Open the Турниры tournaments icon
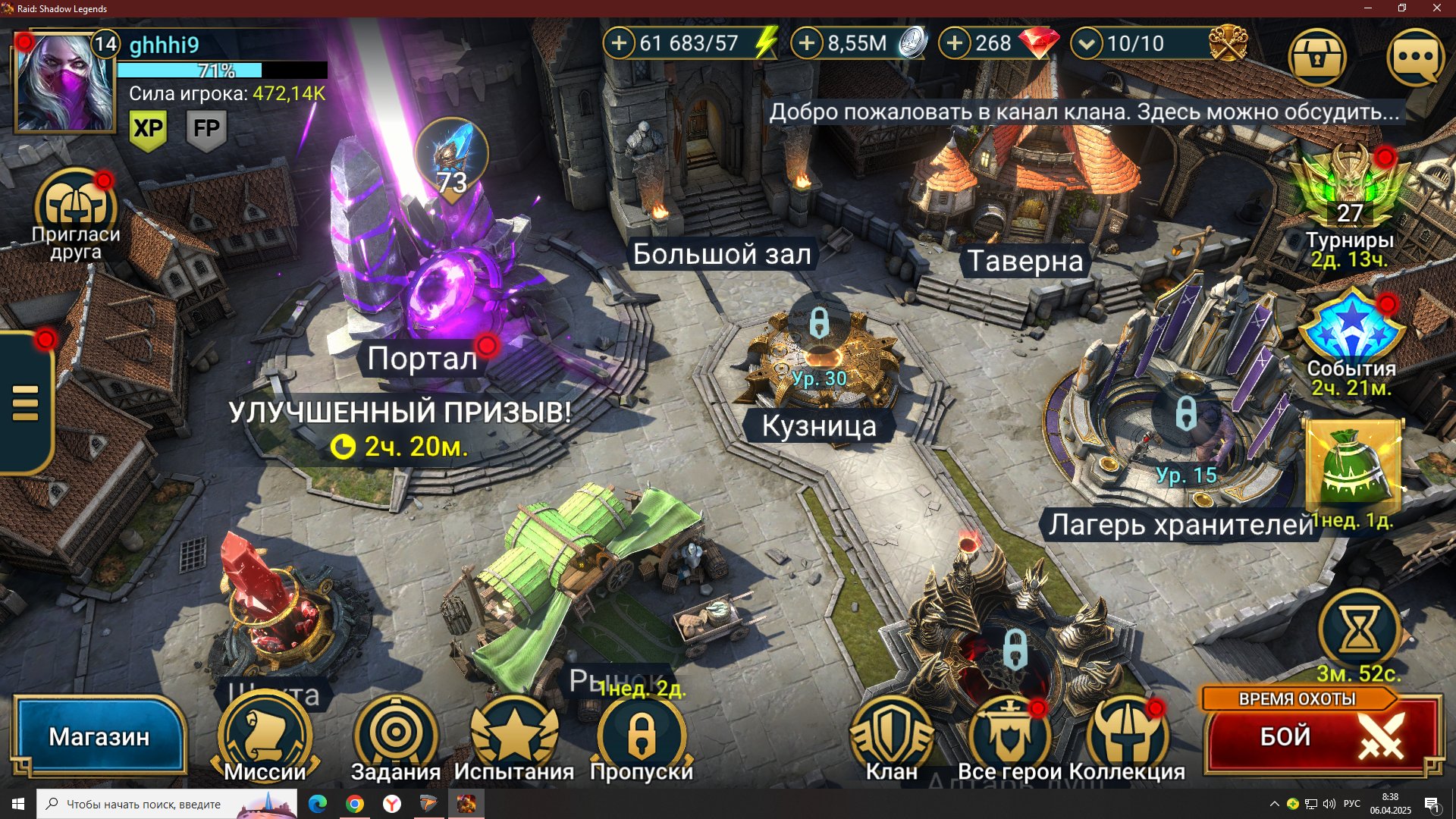The image size is (1456, 819). click(1350, 197)
